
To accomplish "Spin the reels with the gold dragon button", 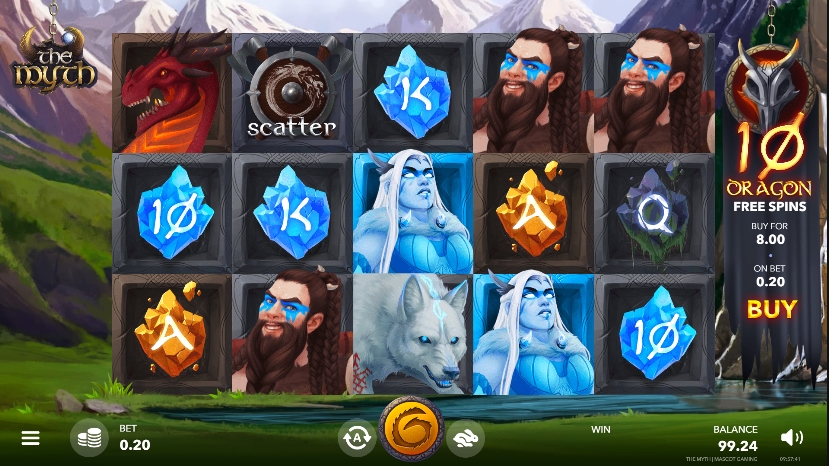I will point(410,432).
